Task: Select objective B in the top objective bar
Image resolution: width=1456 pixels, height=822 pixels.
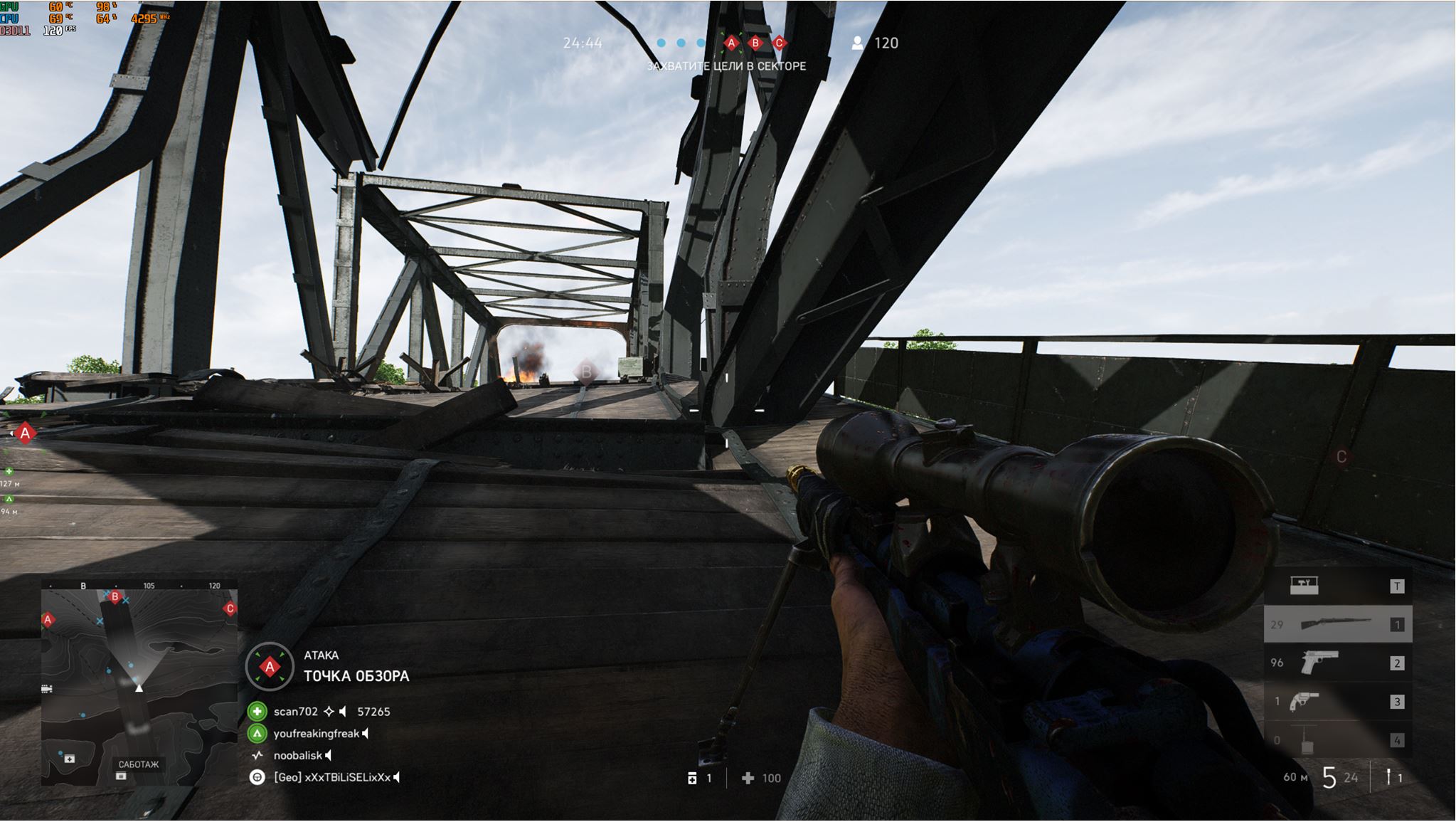Action: pyautogui.click(x=755, y=43)
